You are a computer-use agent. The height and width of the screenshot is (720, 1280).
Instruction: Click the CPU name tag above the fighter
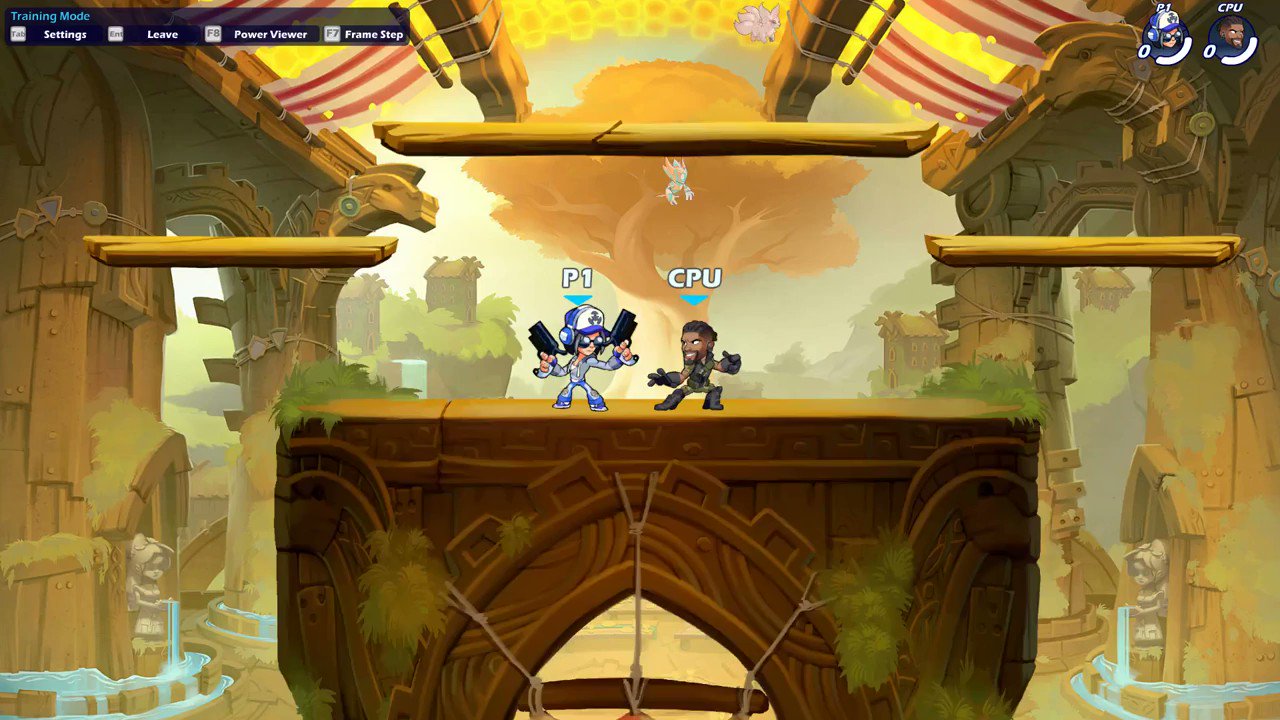point(697,279)
